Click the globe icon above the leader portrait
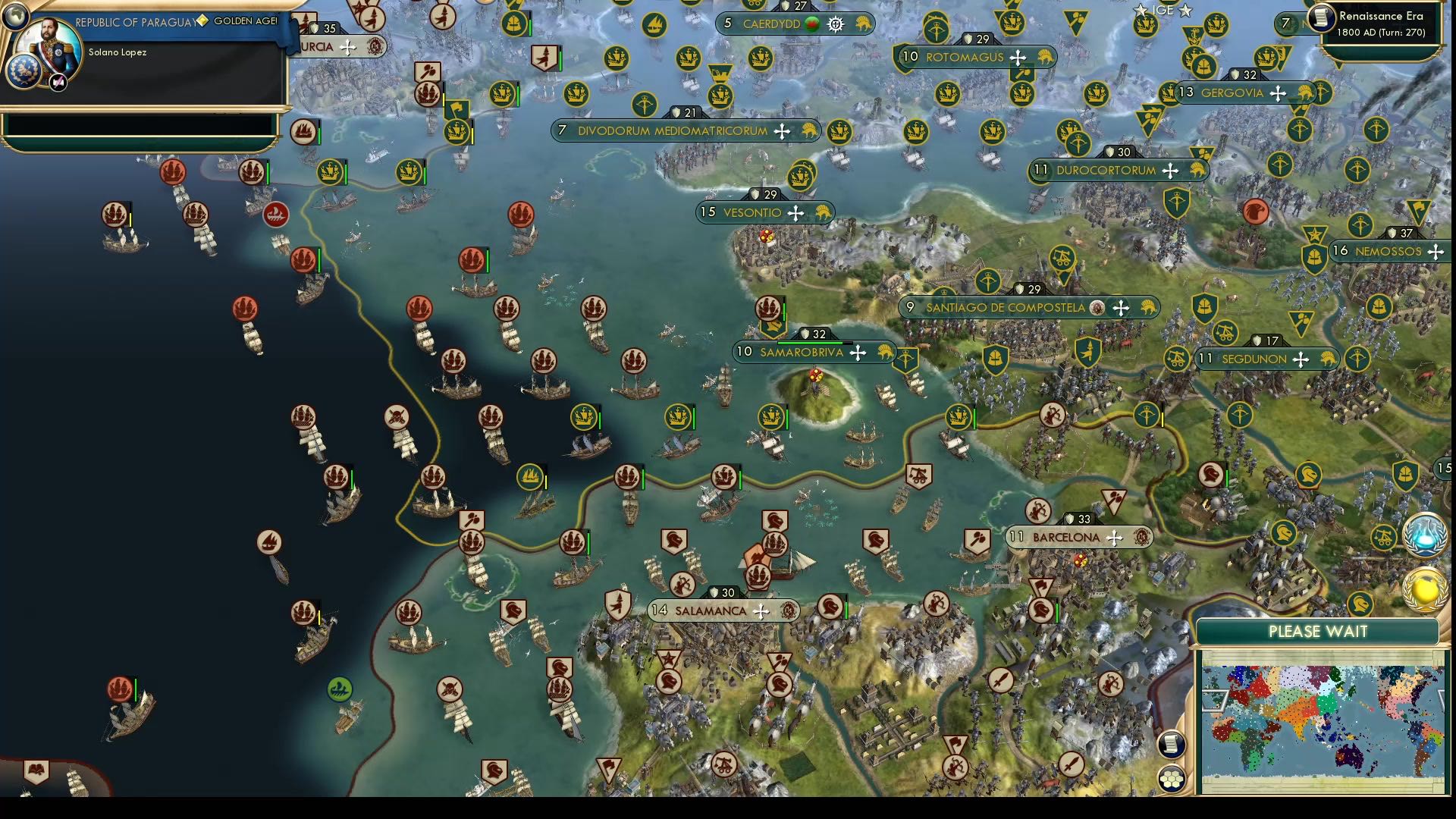 (x=15, y=17)
